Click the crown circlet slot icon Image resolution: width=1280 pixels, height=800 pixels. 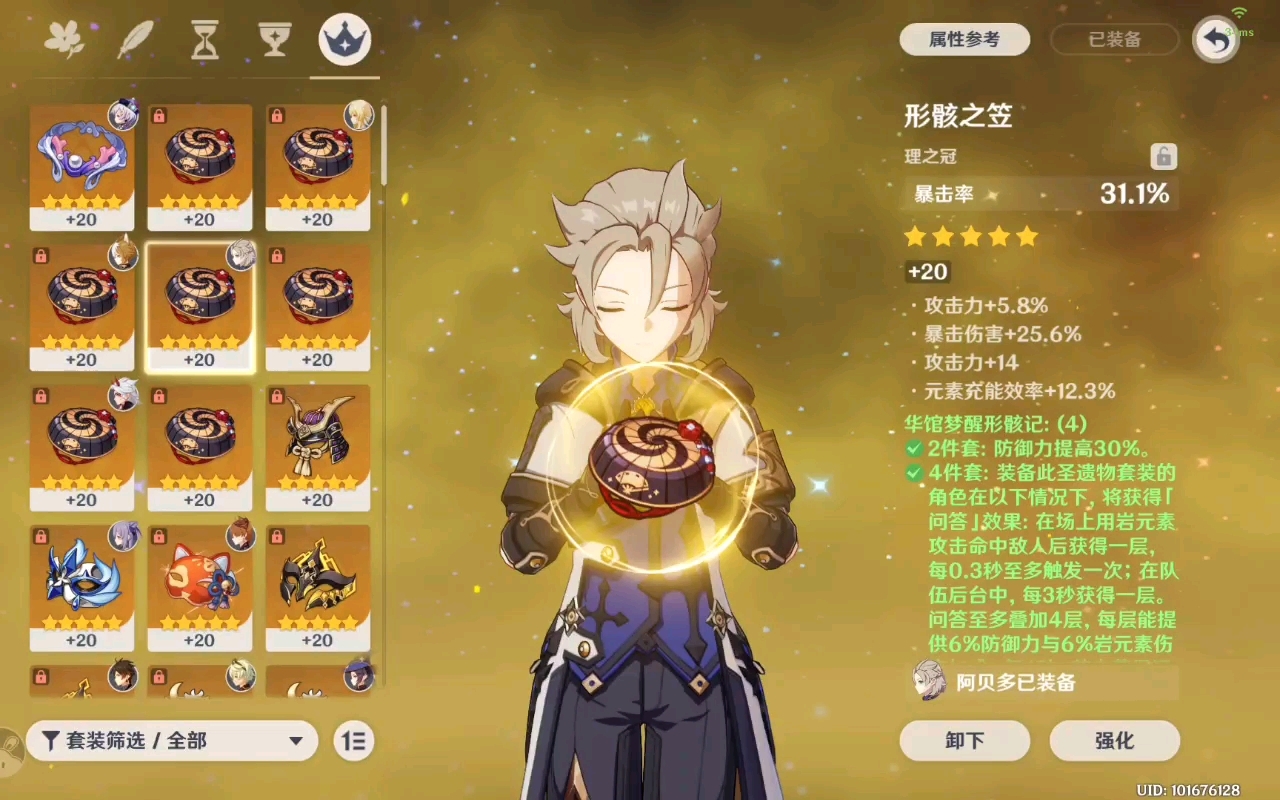click(x=343, y=40)
